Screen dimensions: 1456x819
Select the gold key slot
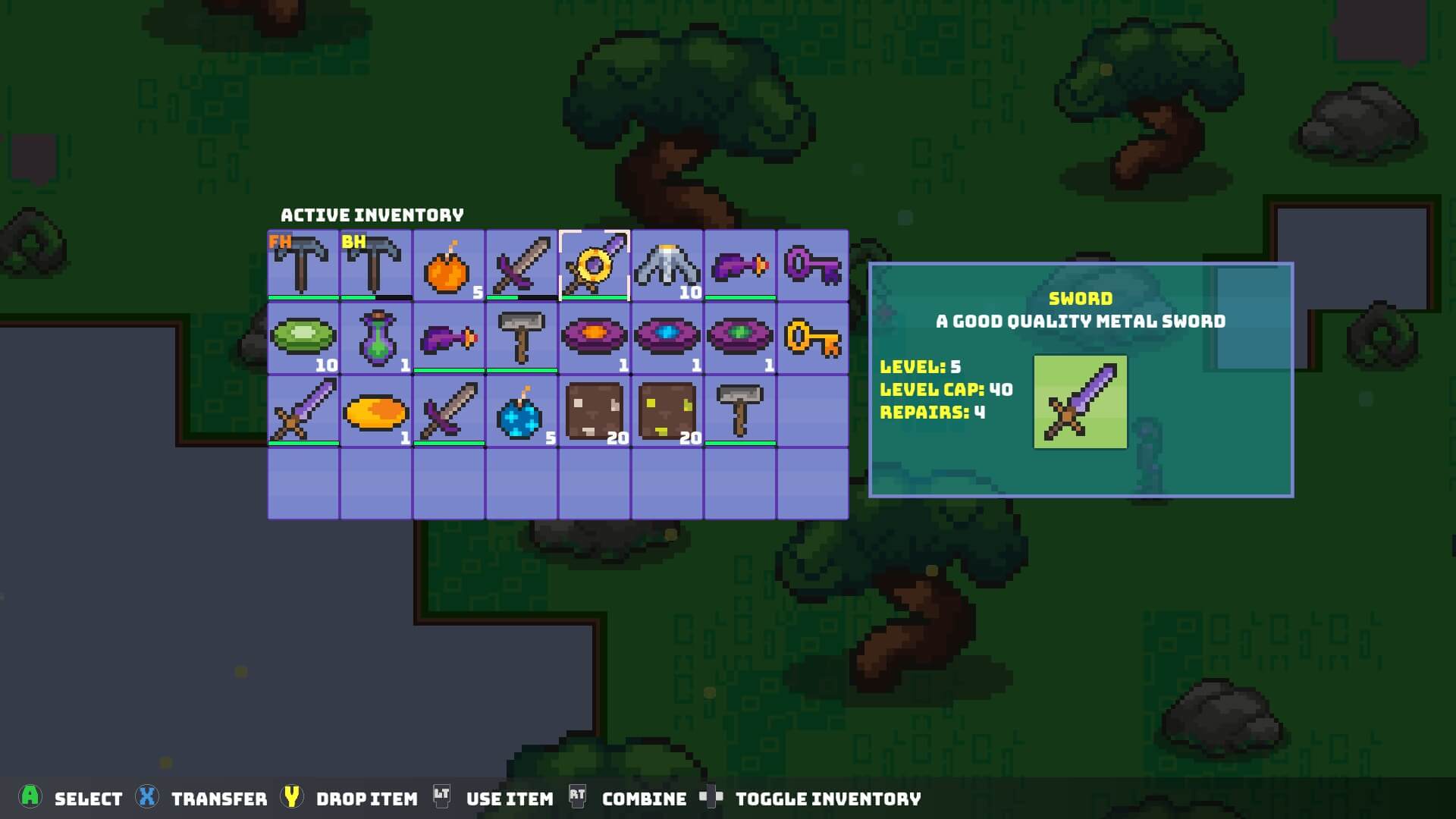click(812, 338)
